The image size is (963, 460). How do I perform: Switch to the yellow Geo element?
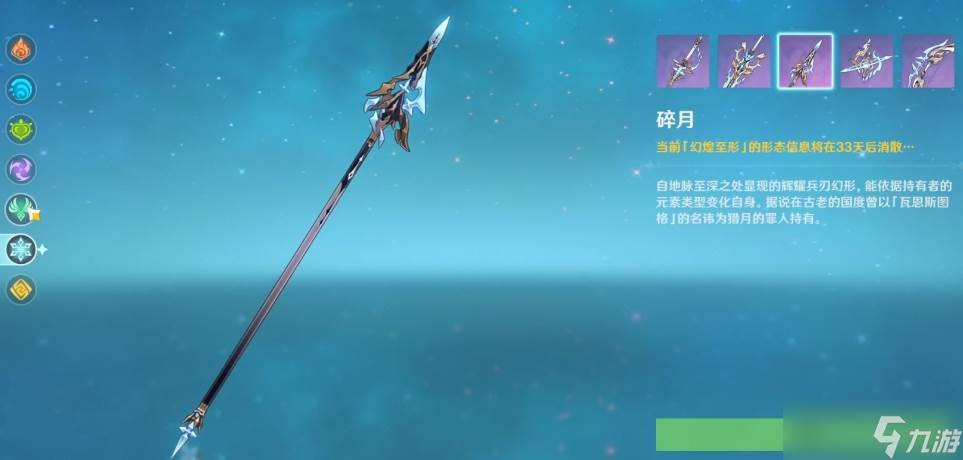pyautogui.click(x=22, y=289)
